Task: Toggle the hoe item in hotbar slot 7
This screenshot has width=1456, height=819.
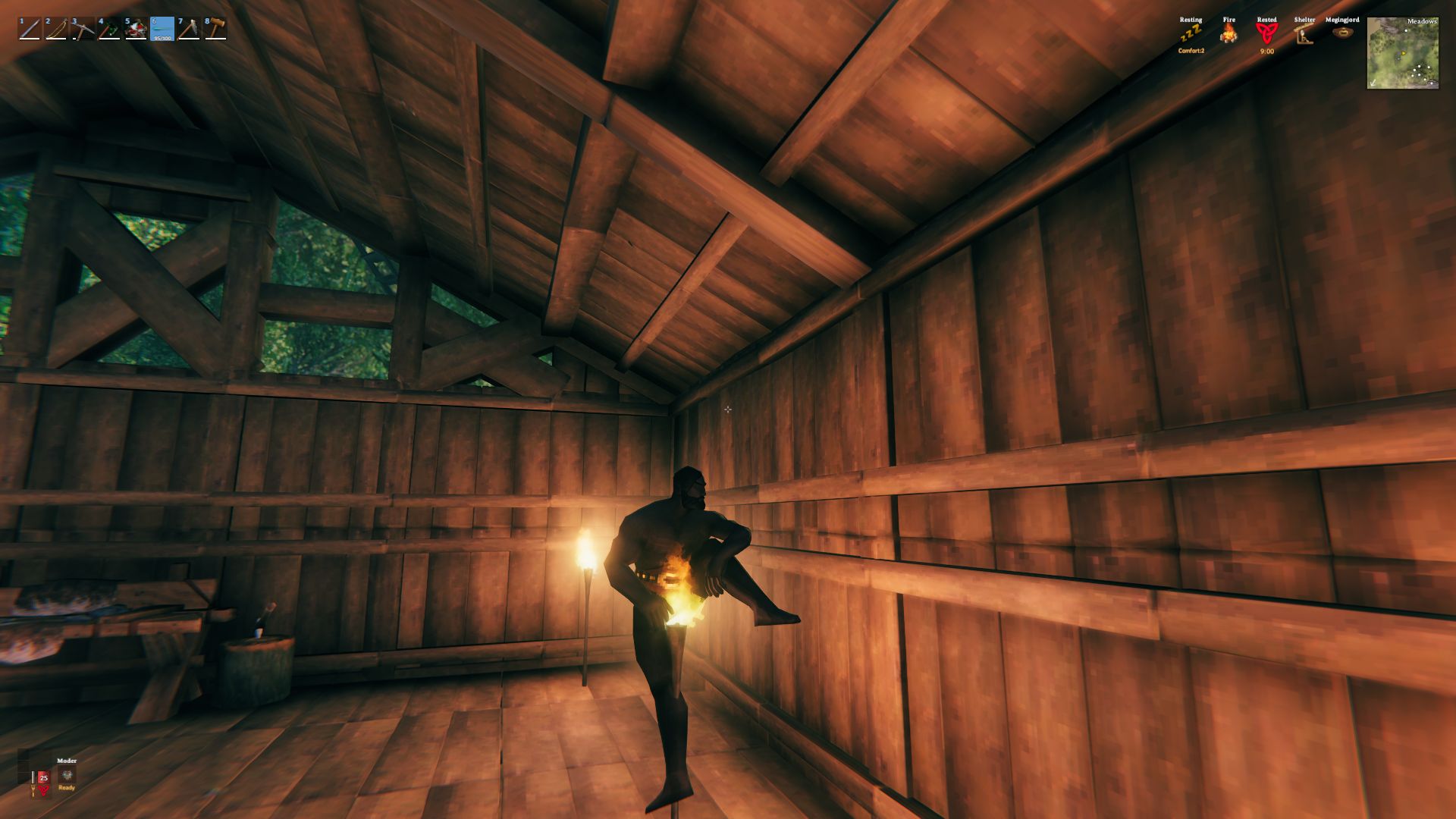Action: tap(187, 28)
